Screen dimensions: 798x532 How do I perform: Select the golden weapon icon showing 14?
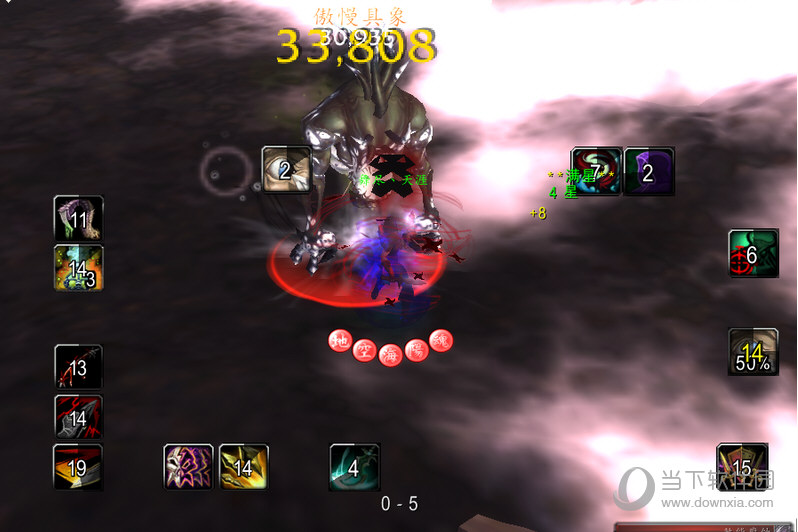(x=243, y=467)
